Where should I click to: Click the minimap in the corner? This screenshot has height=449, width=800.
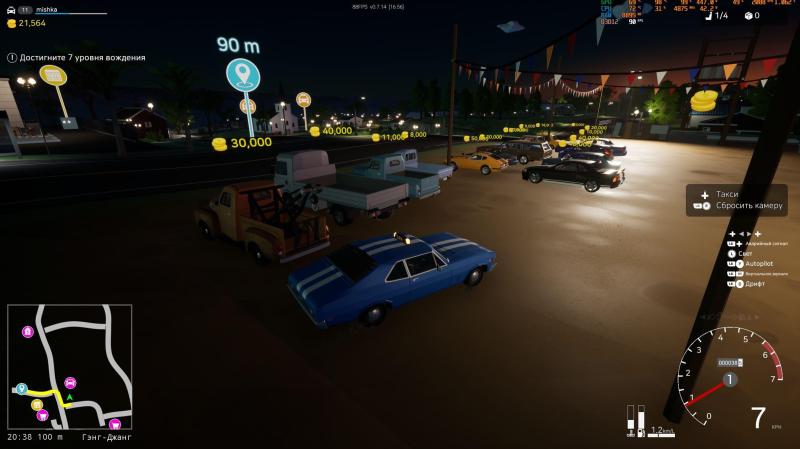tap(69, 367)
